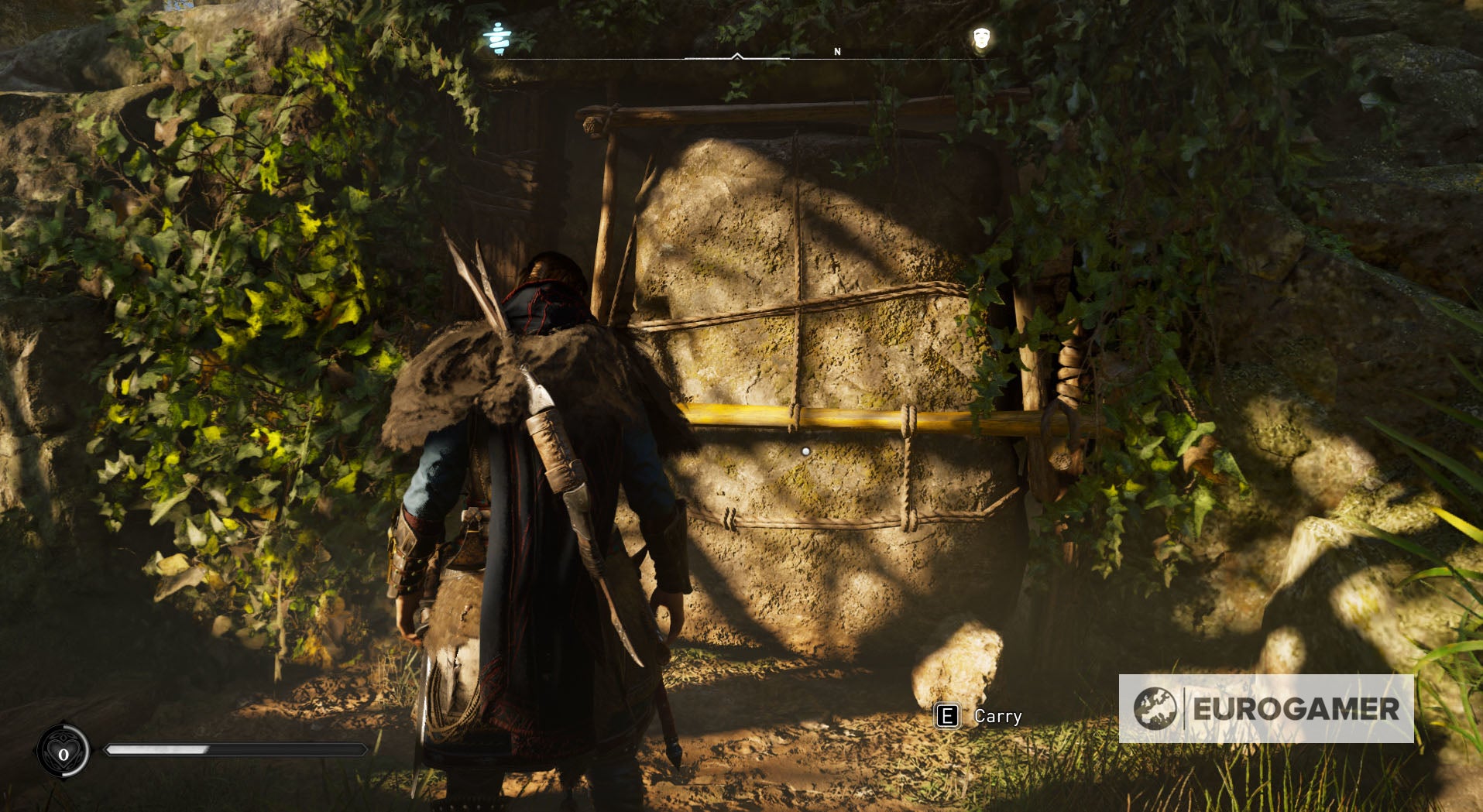Image resolution: width=1483 pixels, height=812 pixels.
Task: Click the caret at the compass center
Action: point(736,56)
